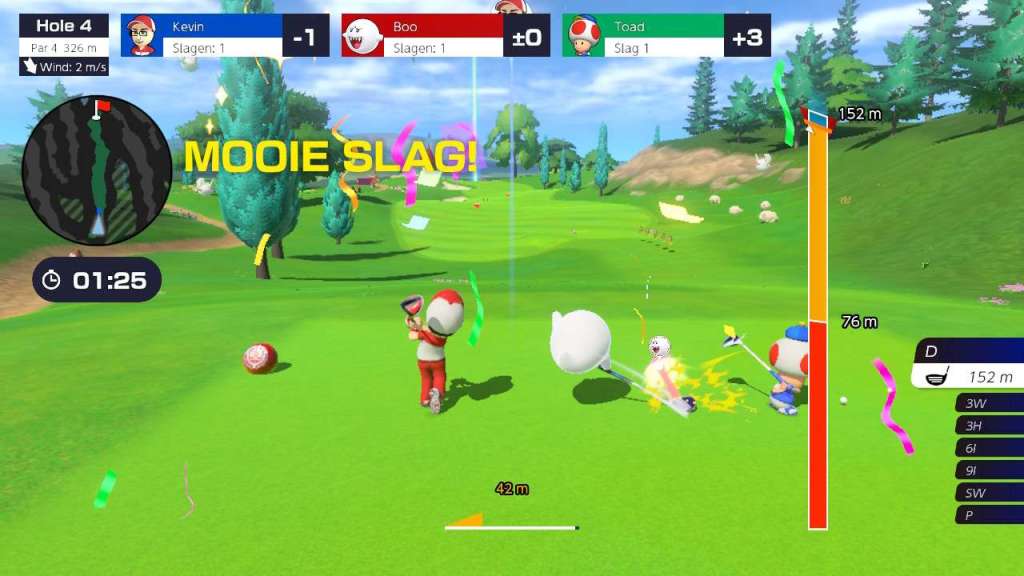Select Boo's player score panel
Screen dimensions: 1024x576
click(445, 36)
